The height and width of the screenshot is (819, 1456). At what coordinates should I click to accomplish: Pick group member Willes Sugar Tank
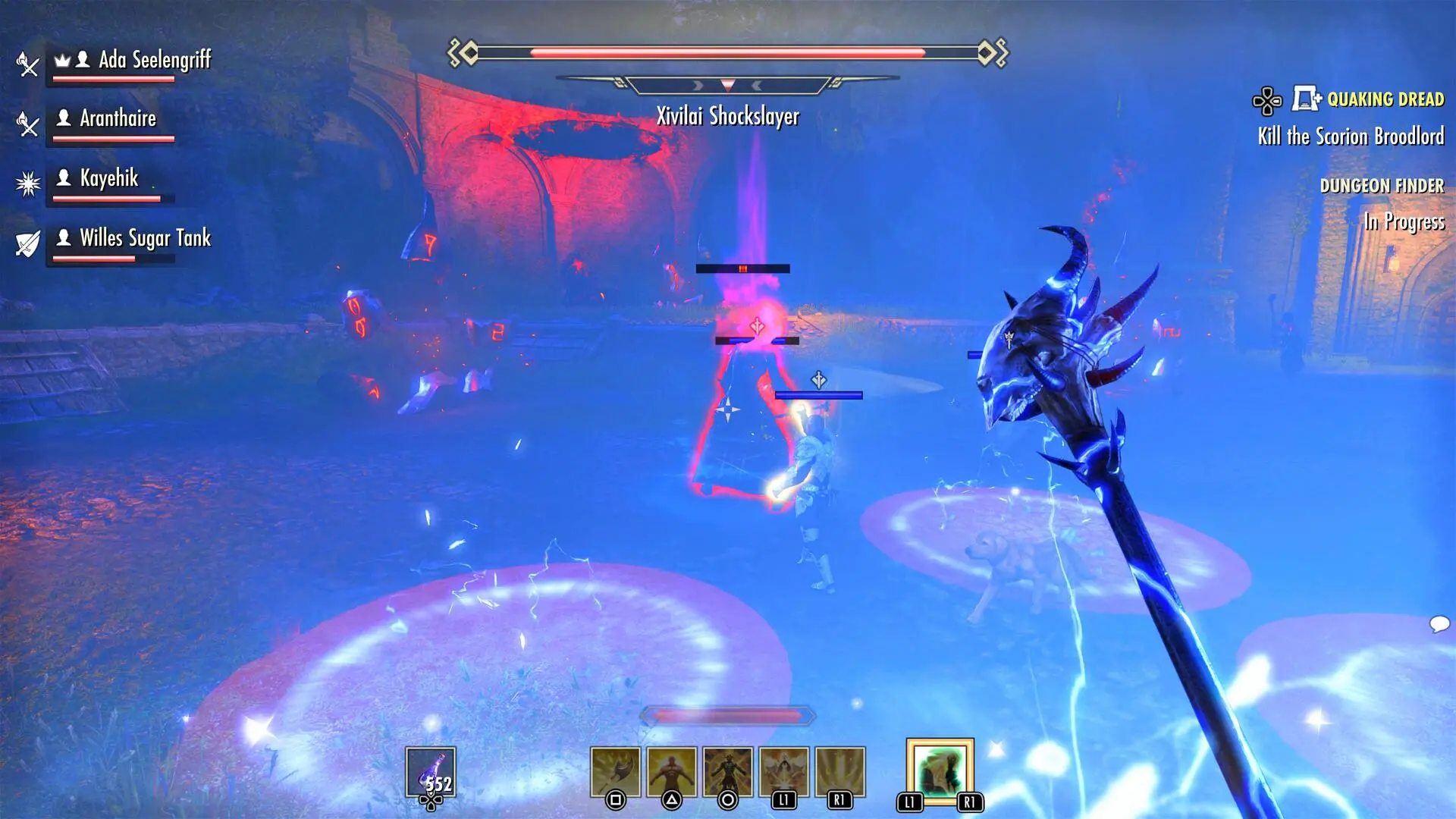click(x=145, y=238)
